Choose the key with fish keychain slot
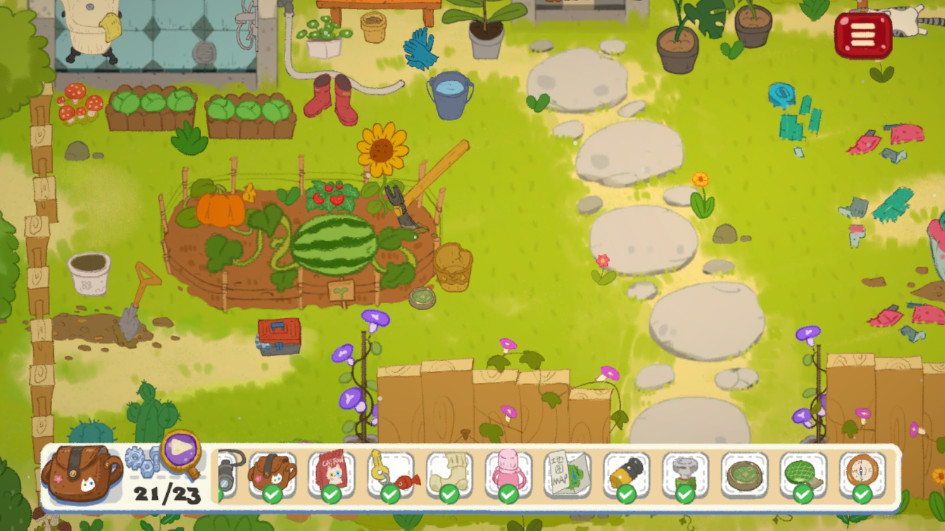This screenshot has width=945, height=531. [x=390, y=473]
